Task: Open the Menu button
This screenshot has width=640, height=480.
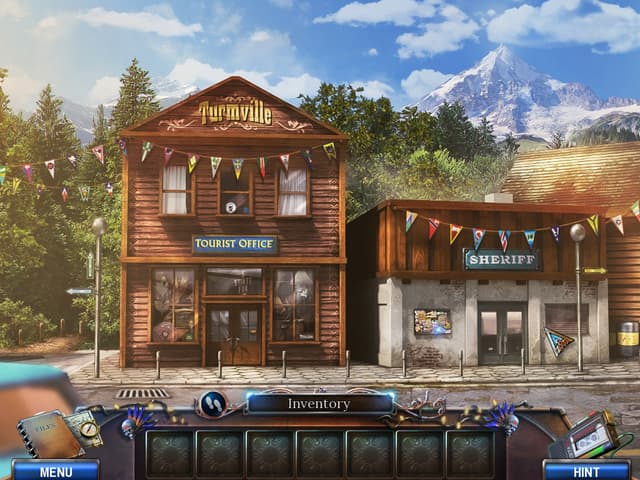Action: [x=55, y=470]
